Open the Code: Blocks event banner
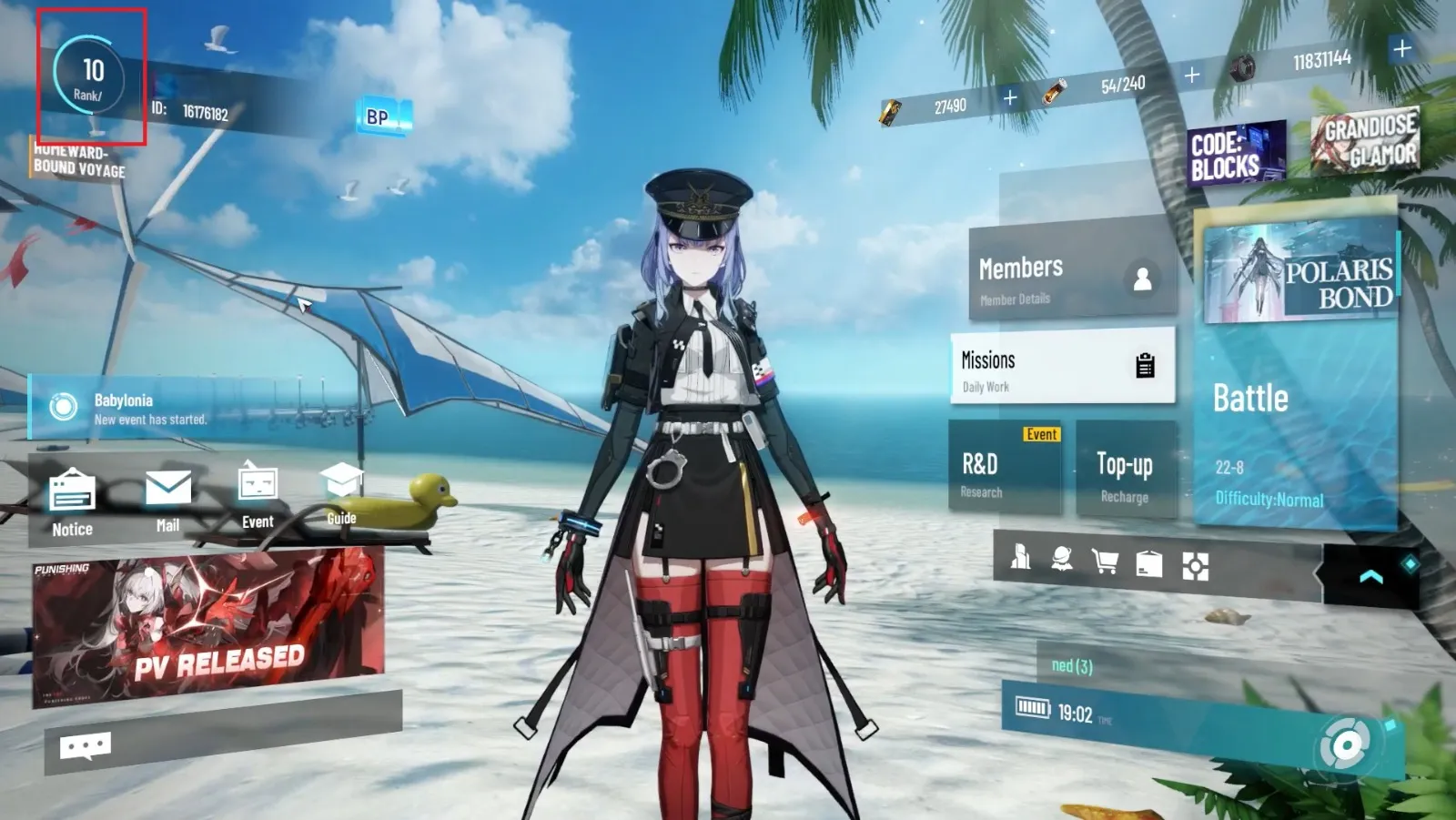This screenshot has width=1456, height=820. point(1236,154)
